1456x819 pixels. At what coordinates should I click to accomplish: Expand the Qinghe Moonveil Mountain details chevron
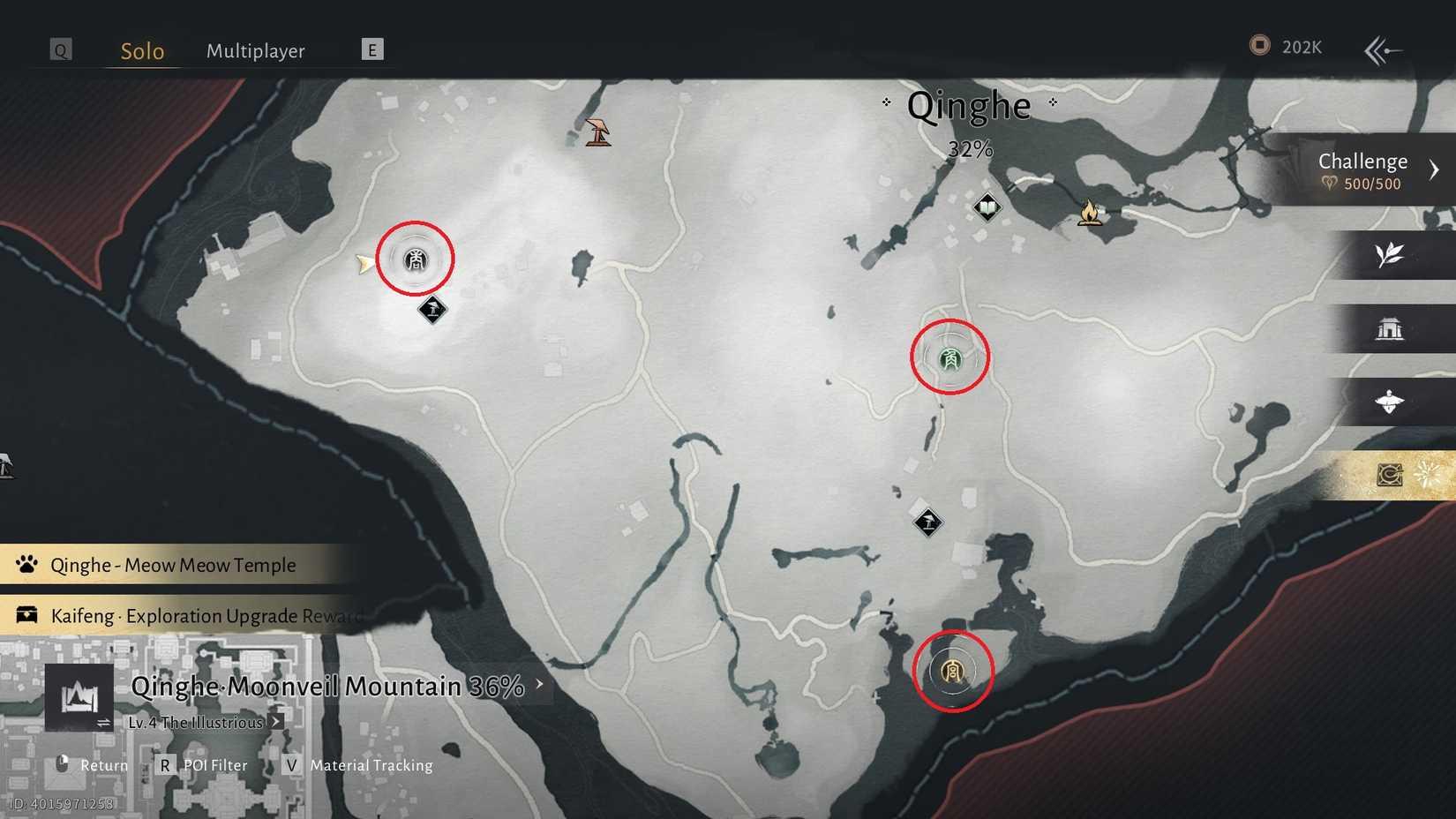point(537,682)
